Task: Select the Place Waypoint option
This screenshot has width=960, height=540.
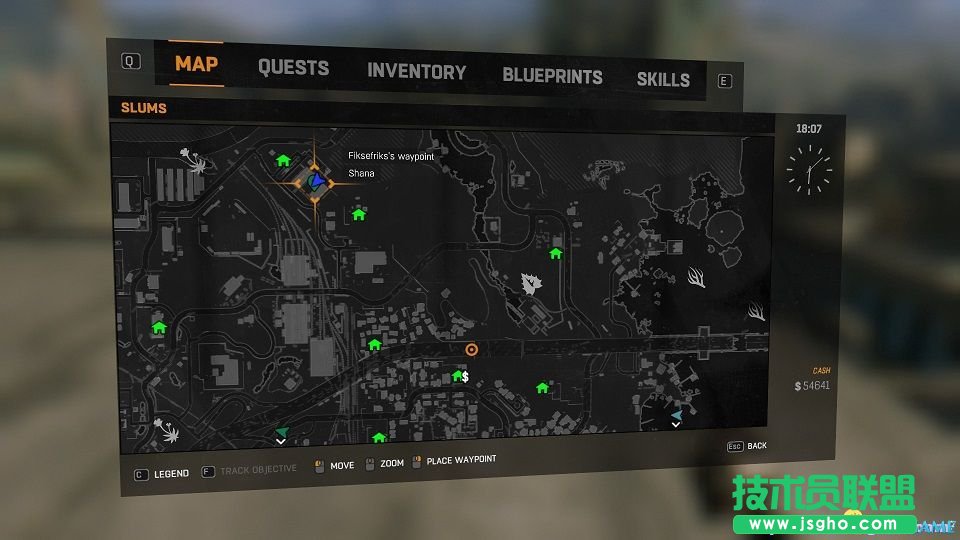Action: [461, 460]
